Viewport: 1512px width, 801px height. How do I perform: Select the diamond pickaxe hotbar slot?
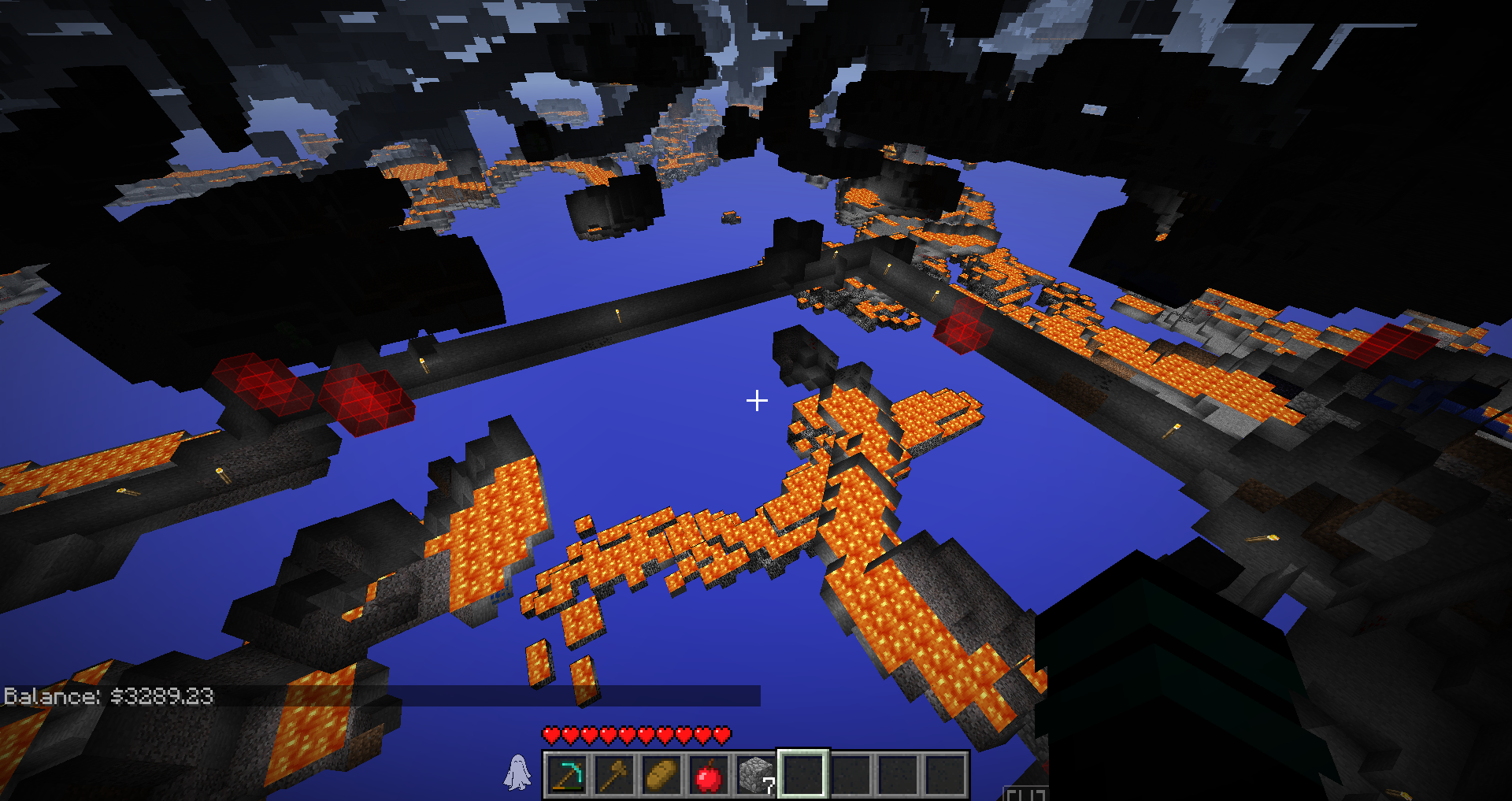pyautogui.click(x=566, y=775)
